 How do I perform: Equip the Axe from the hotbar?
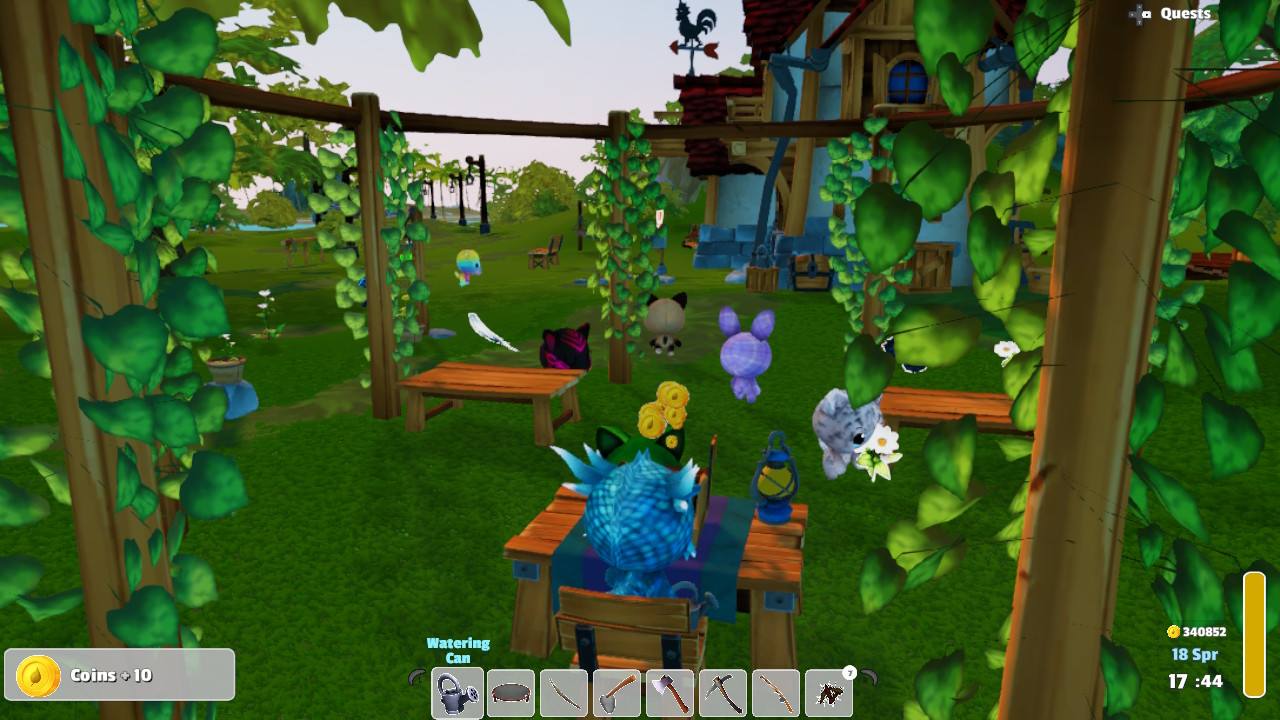click(670, 690)
